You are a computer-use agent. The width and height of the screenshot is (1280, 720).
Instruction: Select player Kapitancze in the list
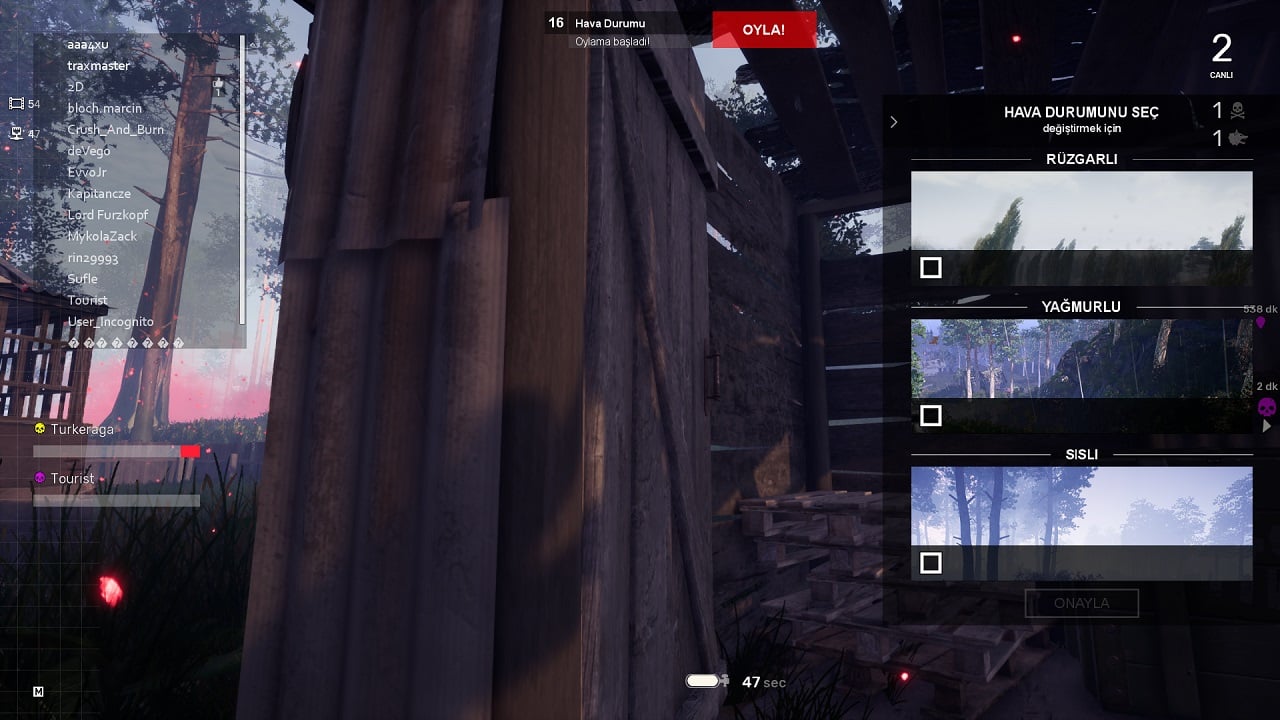99,194
